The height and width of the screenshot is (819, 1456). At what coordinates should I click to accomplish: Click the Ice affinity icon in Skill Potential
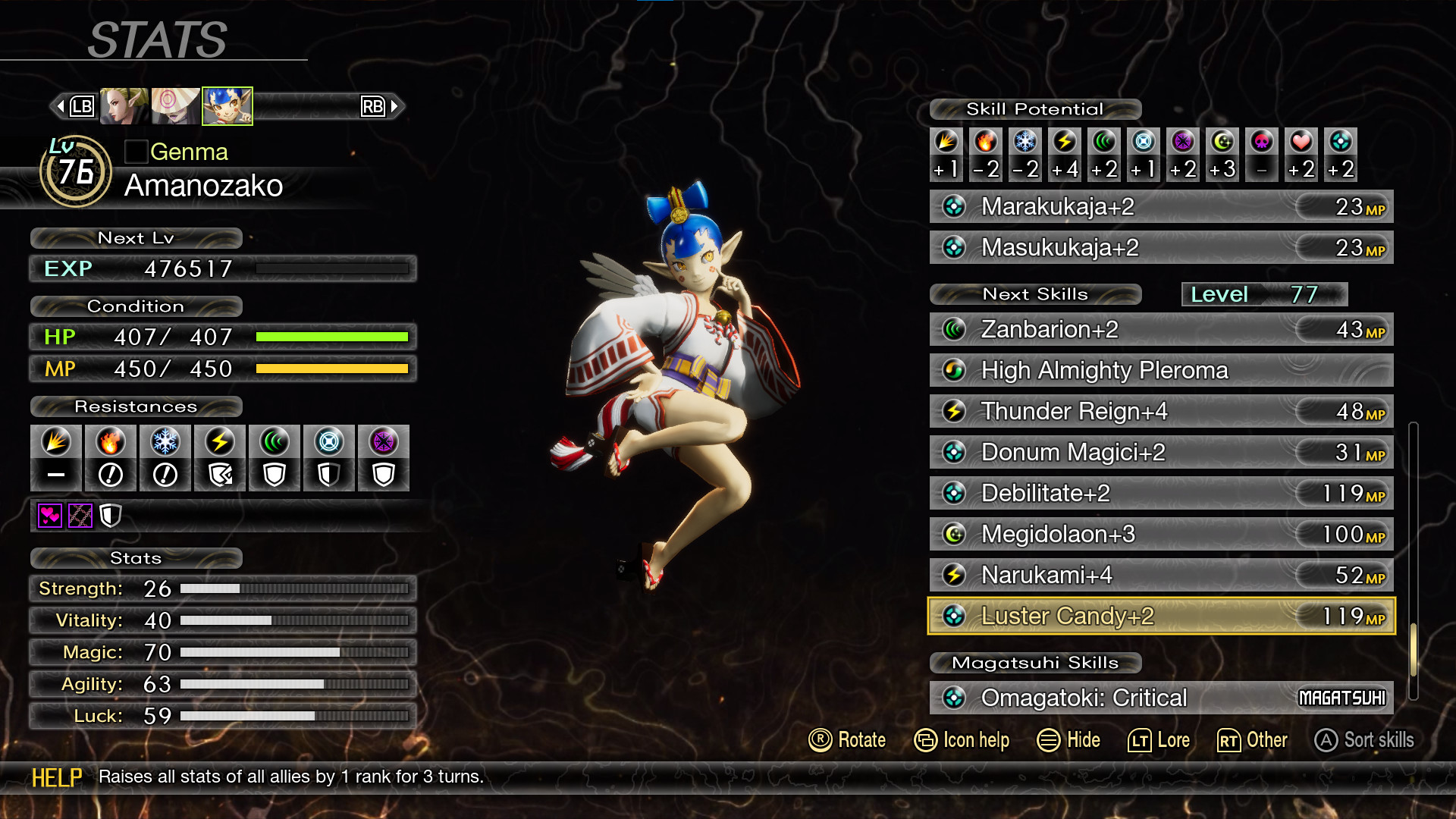[1025, 143]
